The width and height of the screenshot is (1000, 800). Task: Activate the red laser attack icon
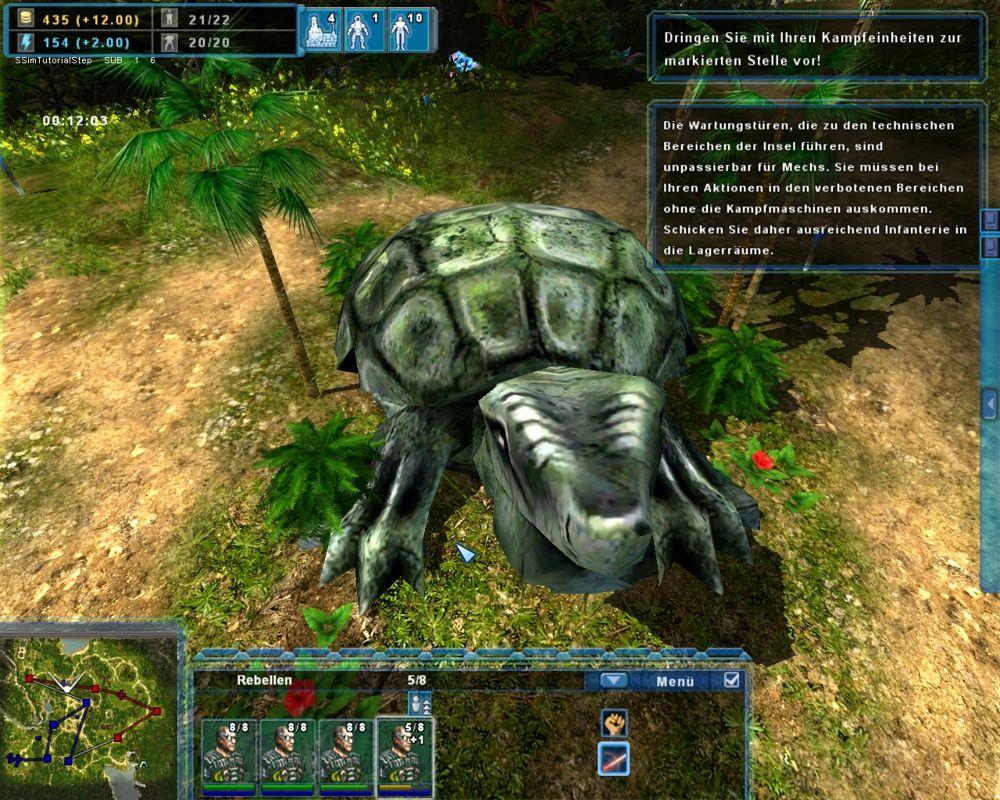pyautogui.click(x=613, y=759)
